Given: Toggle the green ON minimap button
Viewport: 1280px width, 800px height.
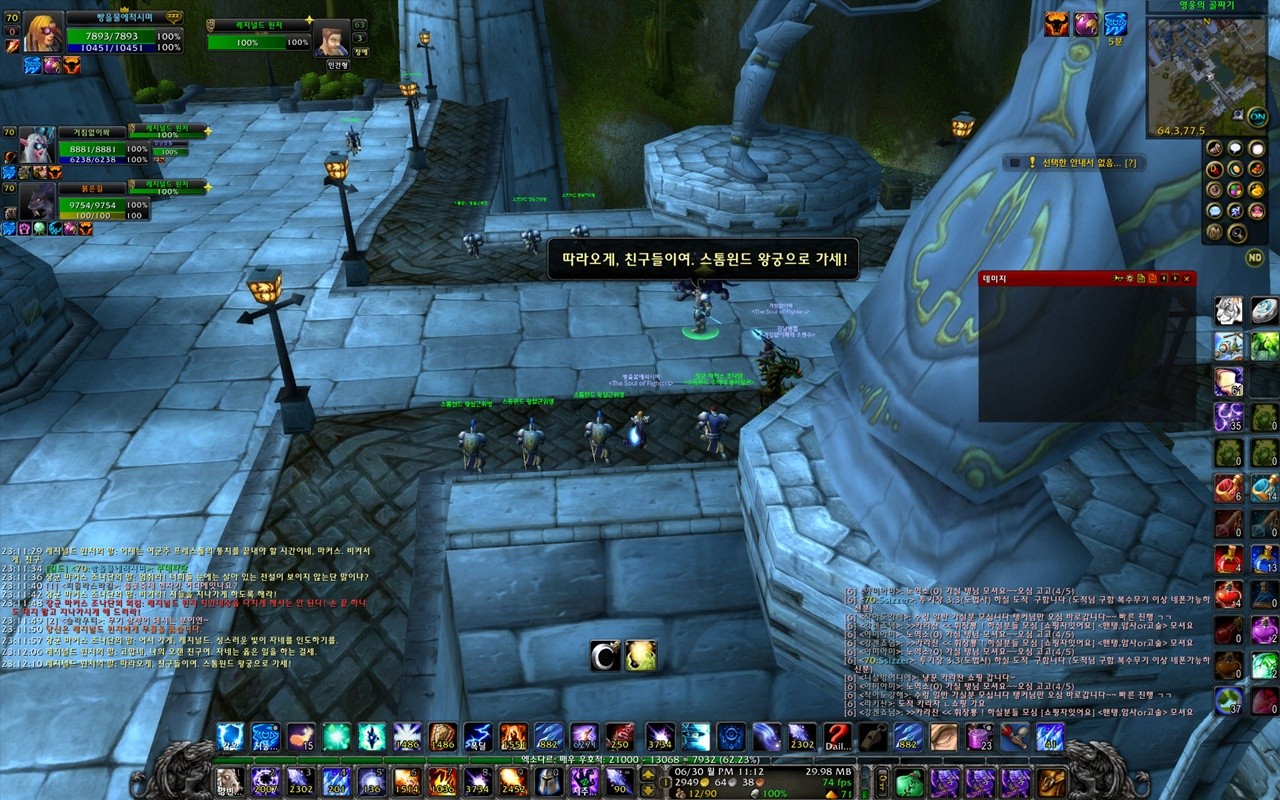Looking at the screenshot, I should pyautogui.click(x=1257, y=116).
